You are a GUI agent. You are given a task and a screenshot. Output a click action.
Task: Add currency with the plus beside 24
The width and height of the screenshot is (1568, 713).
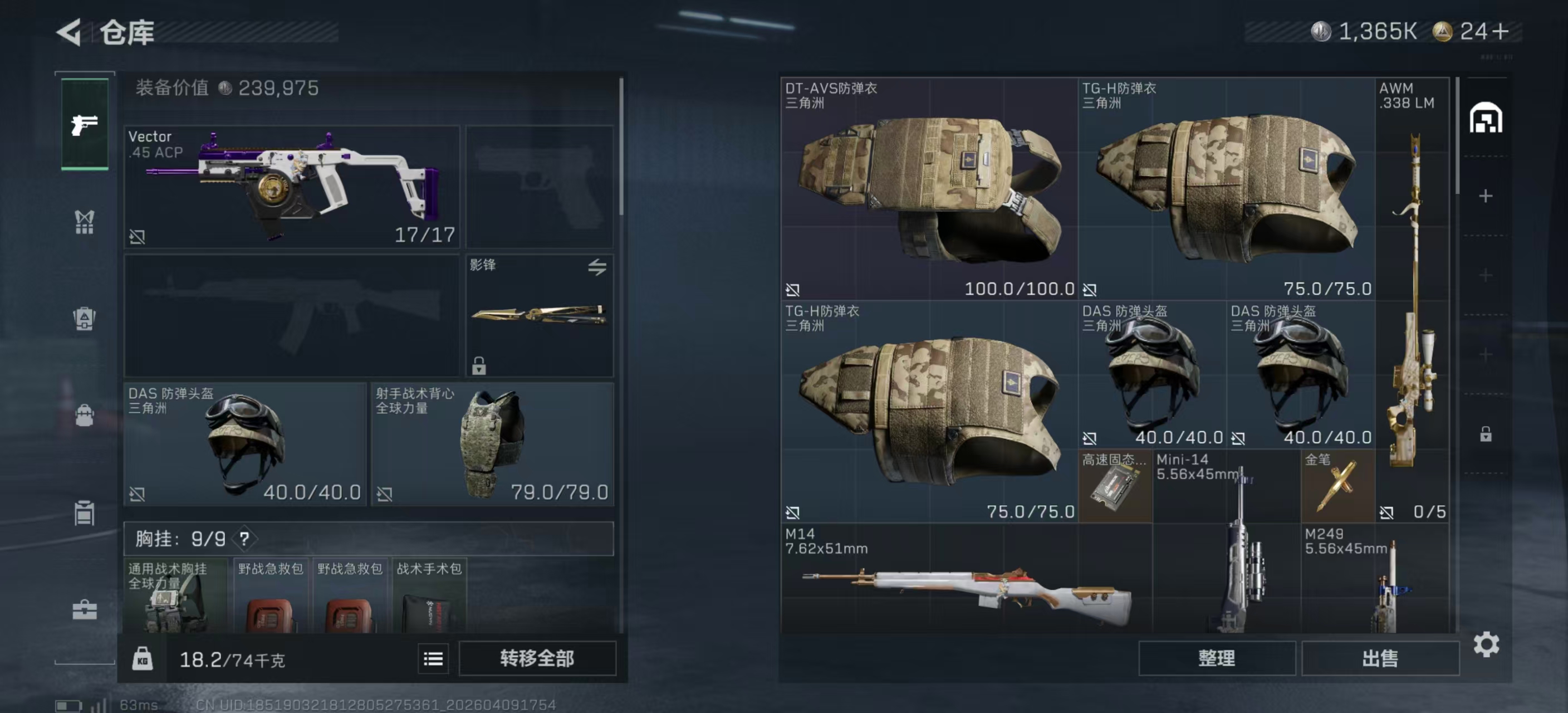[x=1501, y=31]
